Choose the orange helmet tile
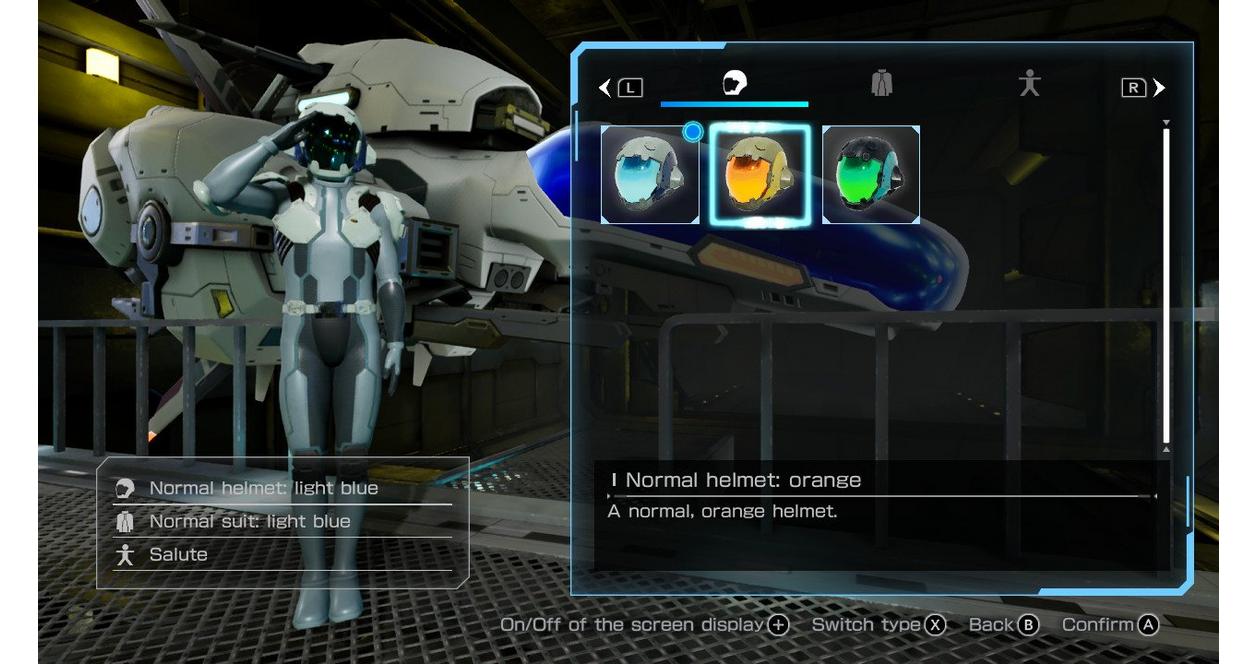The height and width of the screenshot is (664, 1256). click(x=760, y=174)
